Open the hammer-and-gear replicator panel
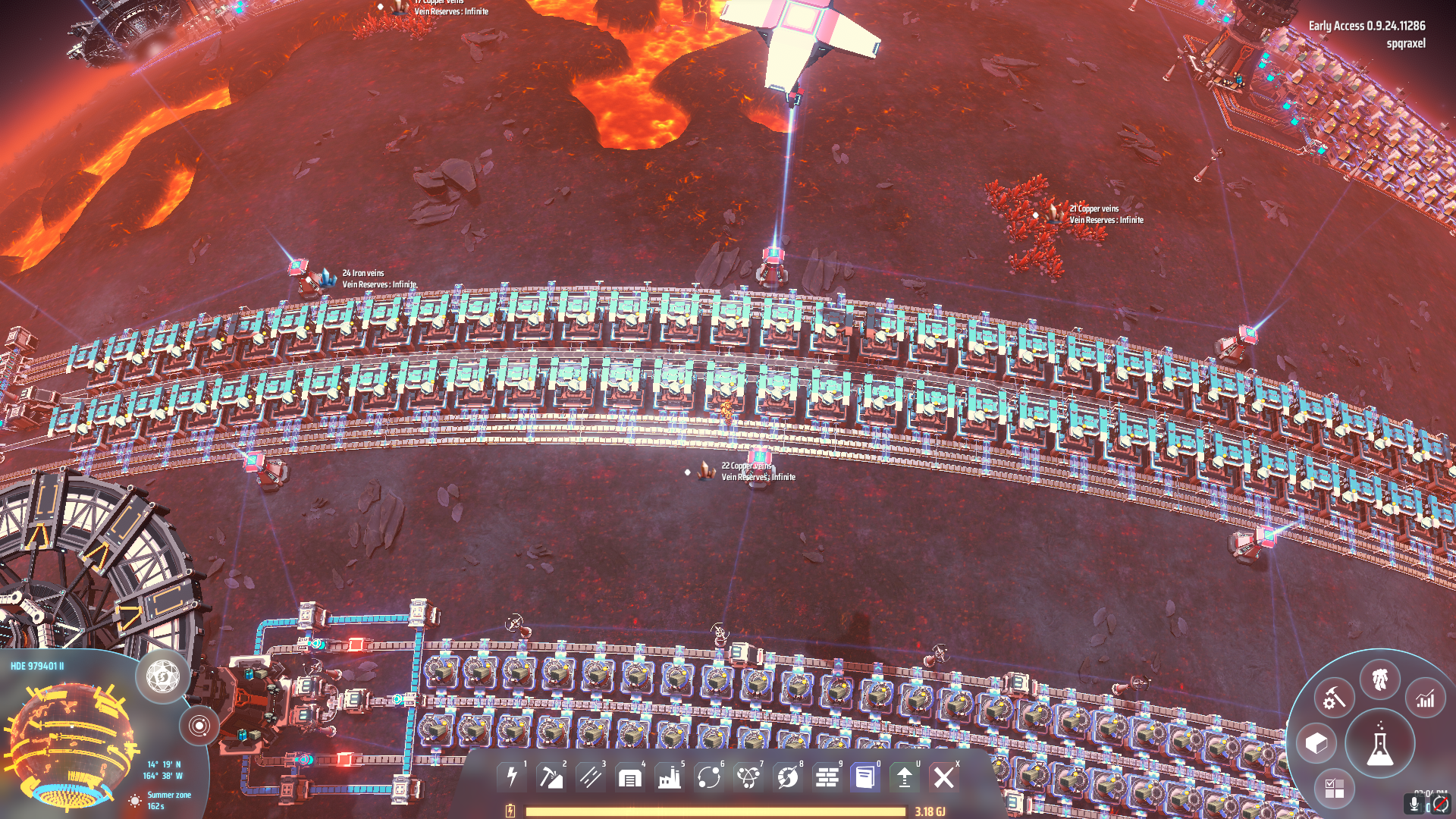This screenshot has height=819, width=1456. [1334, 698]
